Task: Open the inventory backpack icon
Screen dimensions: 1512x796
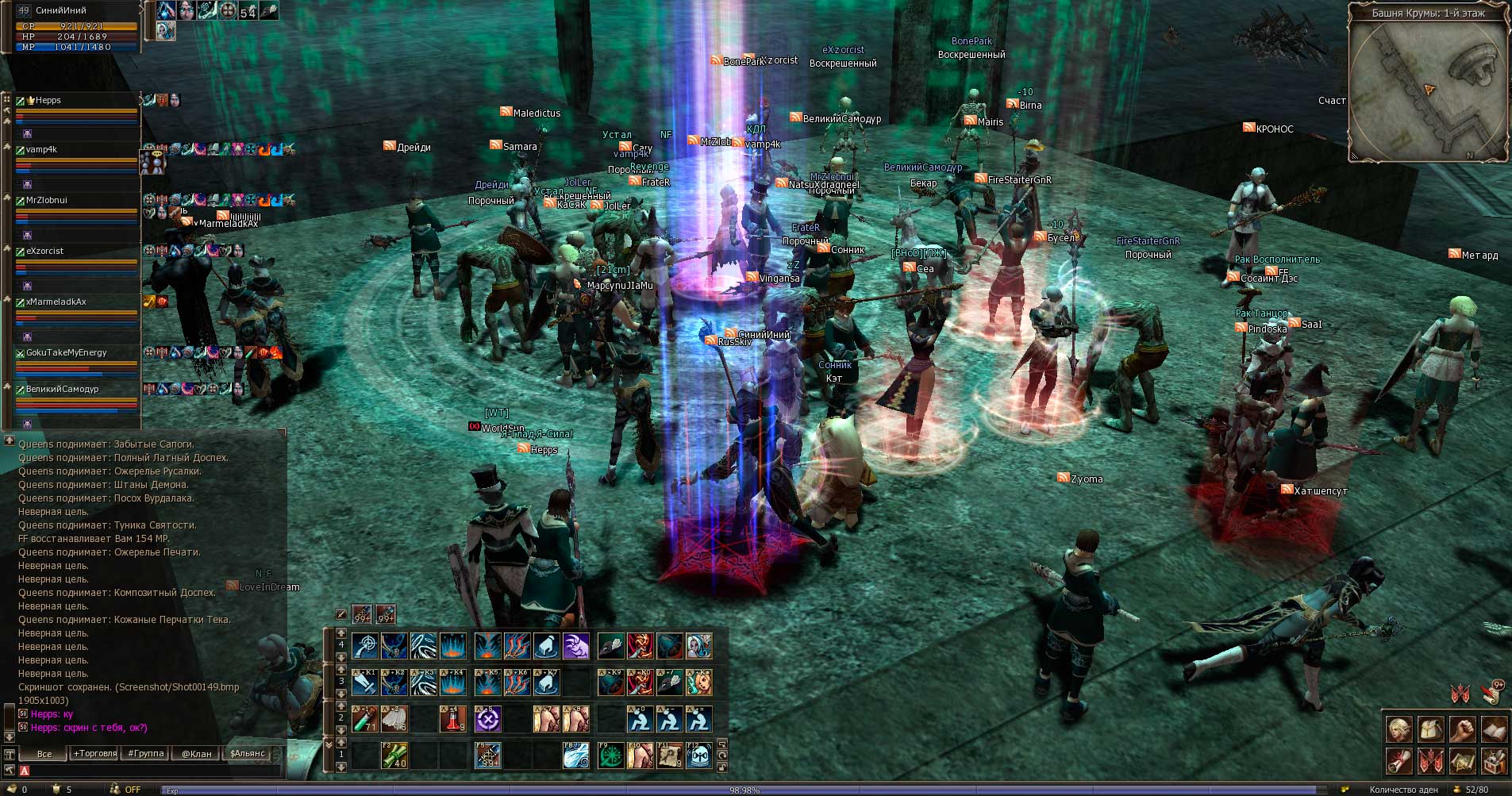Action: click(x=1430, y=729)
